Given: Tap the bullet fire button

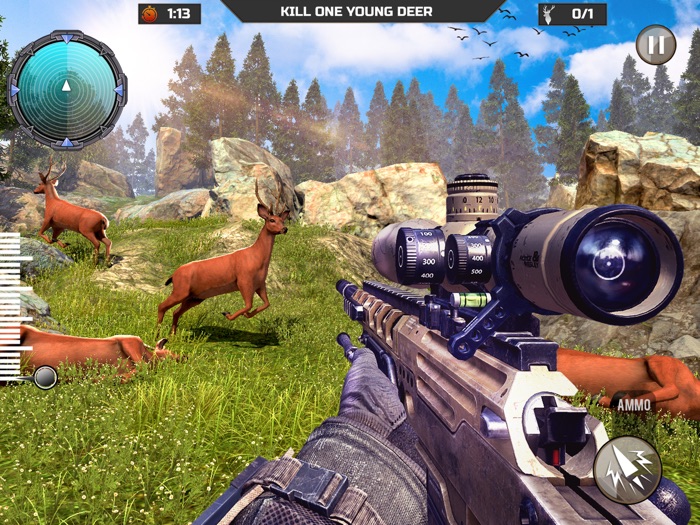Looking at the screenshot, I should pyautogui.click(x=627, y=469).
